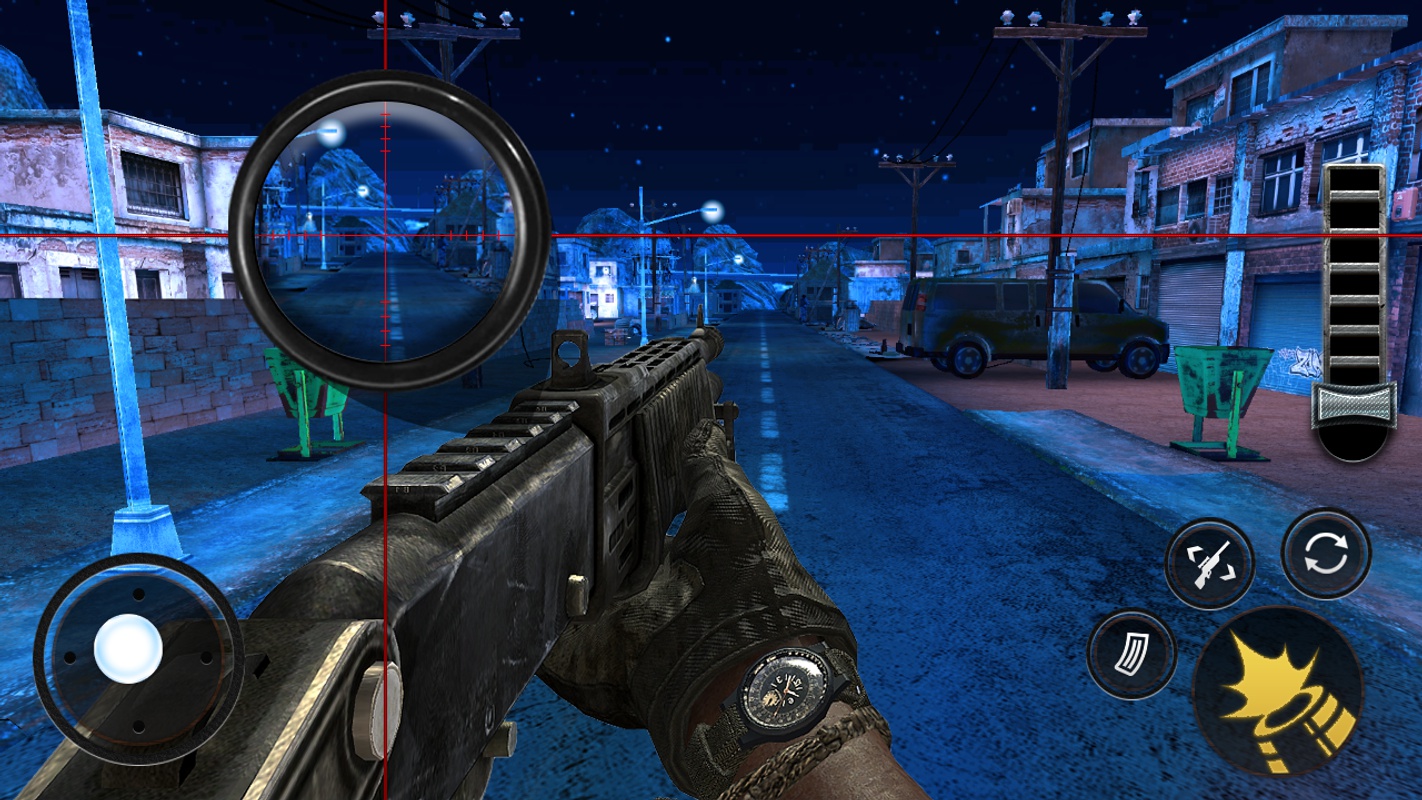
Task: Click the zoom slider's silver handle
Action: tap(1354, 405)
